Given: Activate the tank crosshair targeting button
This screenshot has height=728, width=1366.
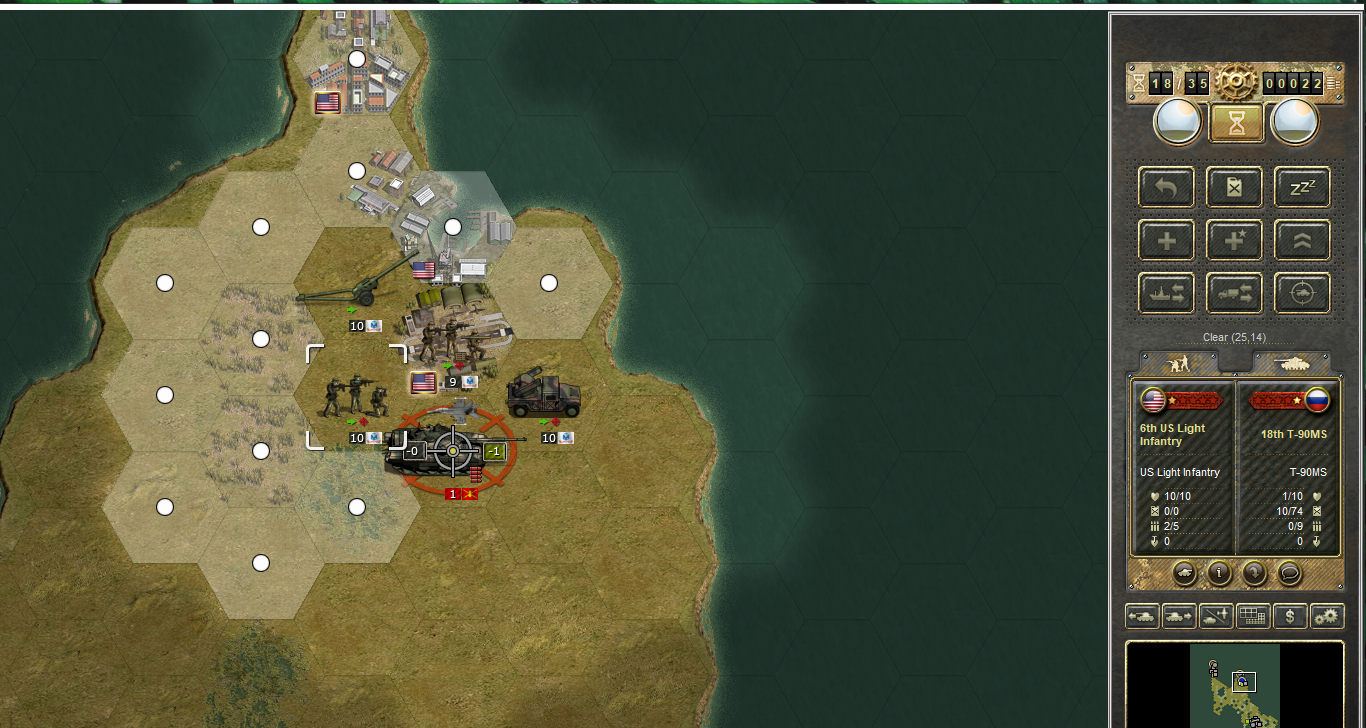Looking at the screenshot, I should click(1302, 293).
